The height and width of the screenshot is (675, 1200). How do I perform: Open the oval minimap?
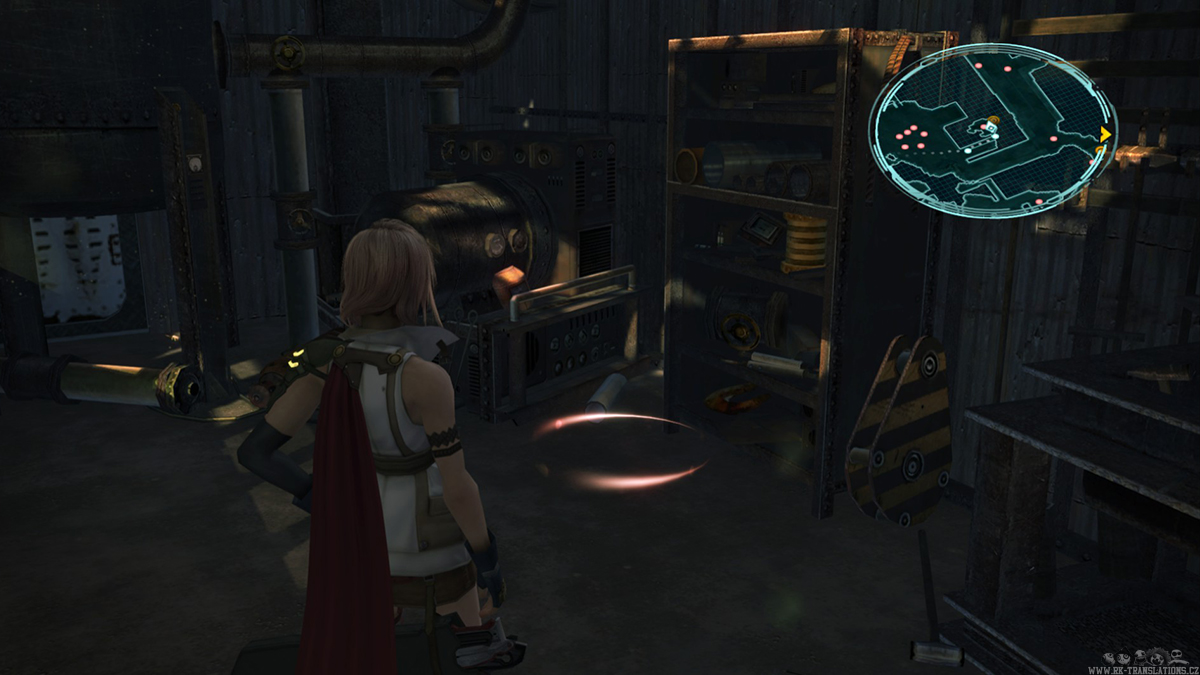click(992, 130)
